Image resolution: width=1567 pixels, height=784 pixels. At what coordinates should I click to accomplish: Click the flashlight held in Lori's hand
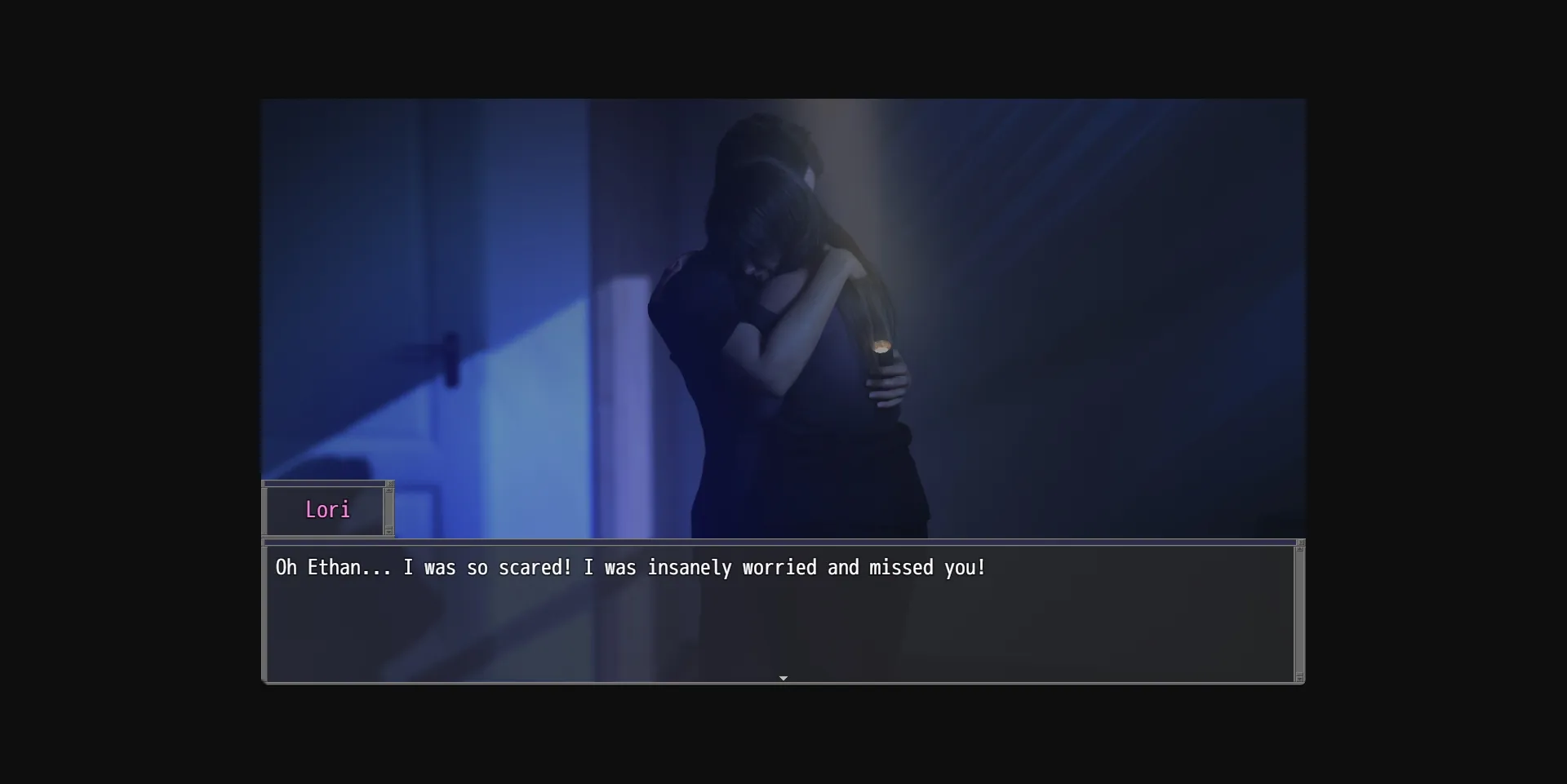[x=883, y=351]
